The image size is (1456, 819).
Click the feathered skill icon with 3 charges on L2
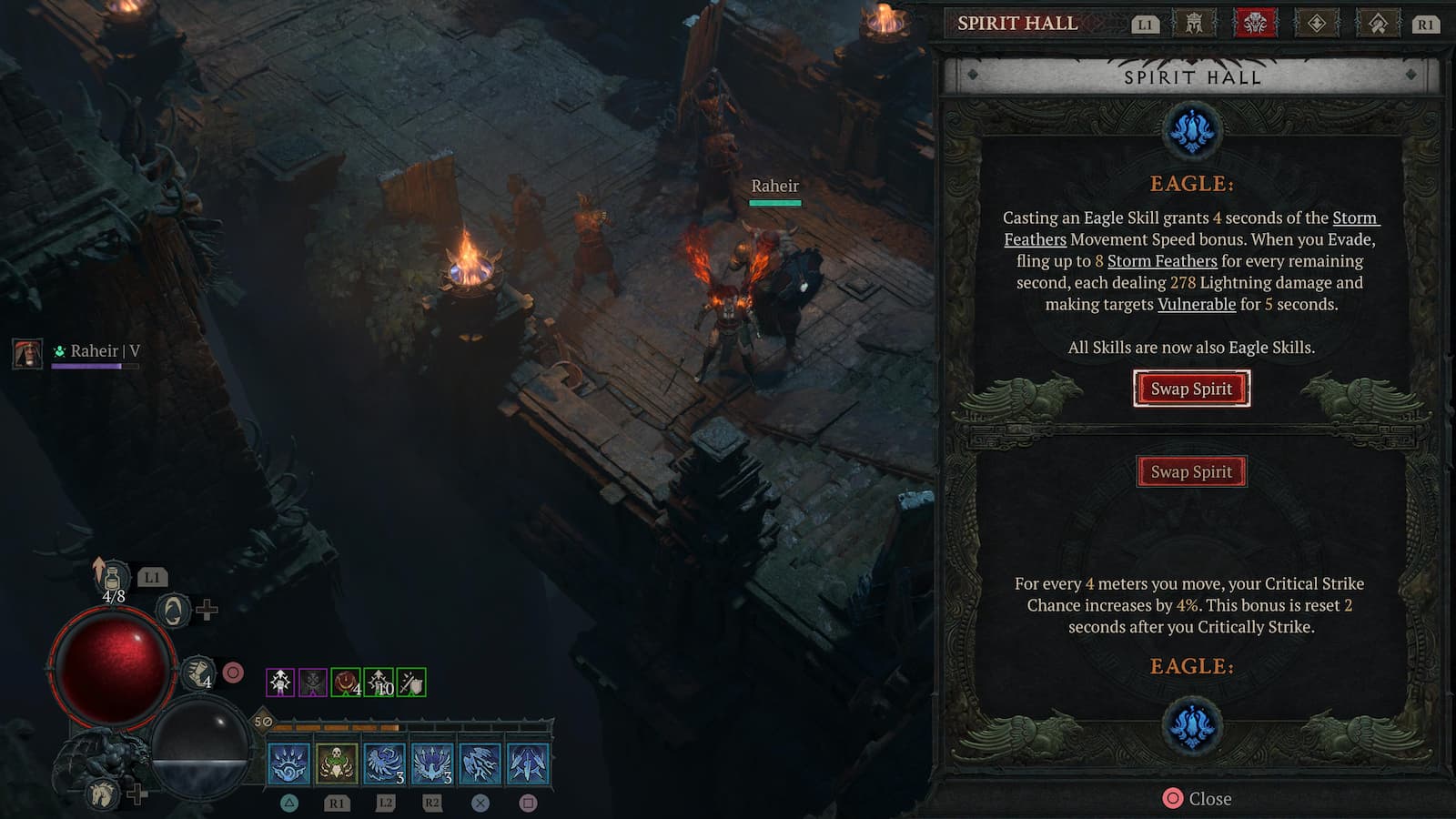click(x=385, y=764)
